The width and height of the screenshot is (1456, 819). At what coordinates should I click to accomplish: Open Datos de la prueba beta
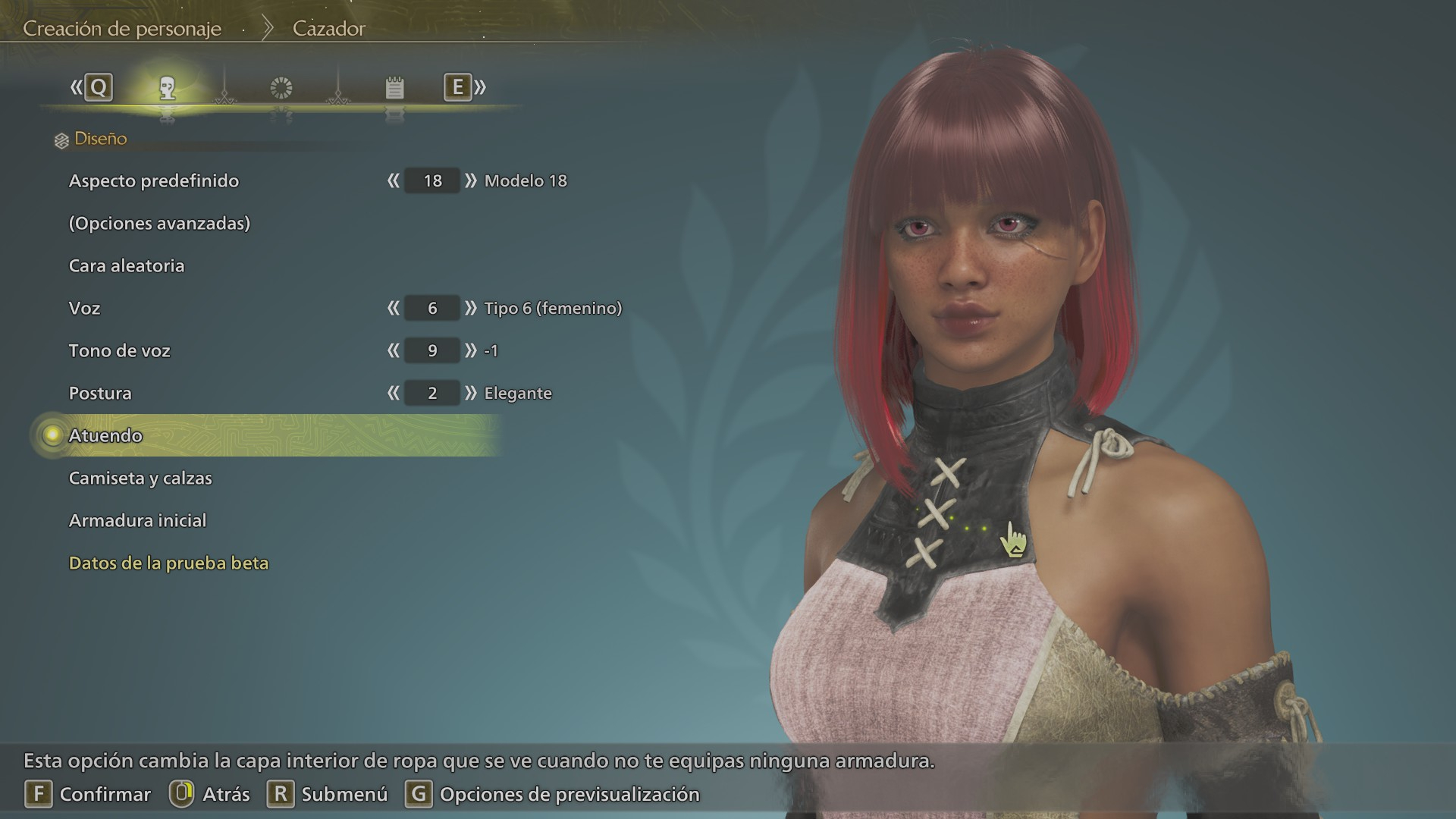coord(168,563)
